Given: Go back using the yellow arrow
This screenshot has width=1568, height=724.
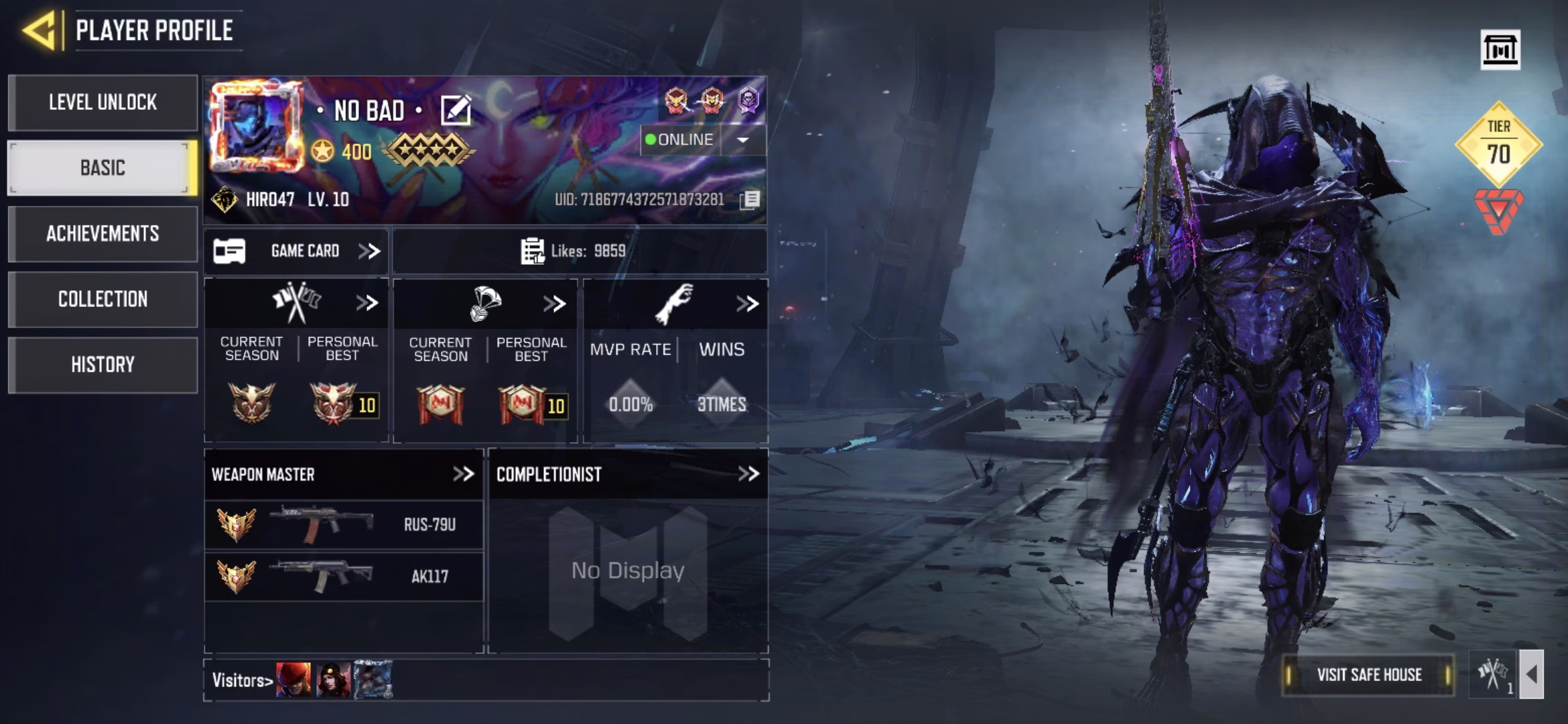Looking at the screenshot, I should click(39, 30).
